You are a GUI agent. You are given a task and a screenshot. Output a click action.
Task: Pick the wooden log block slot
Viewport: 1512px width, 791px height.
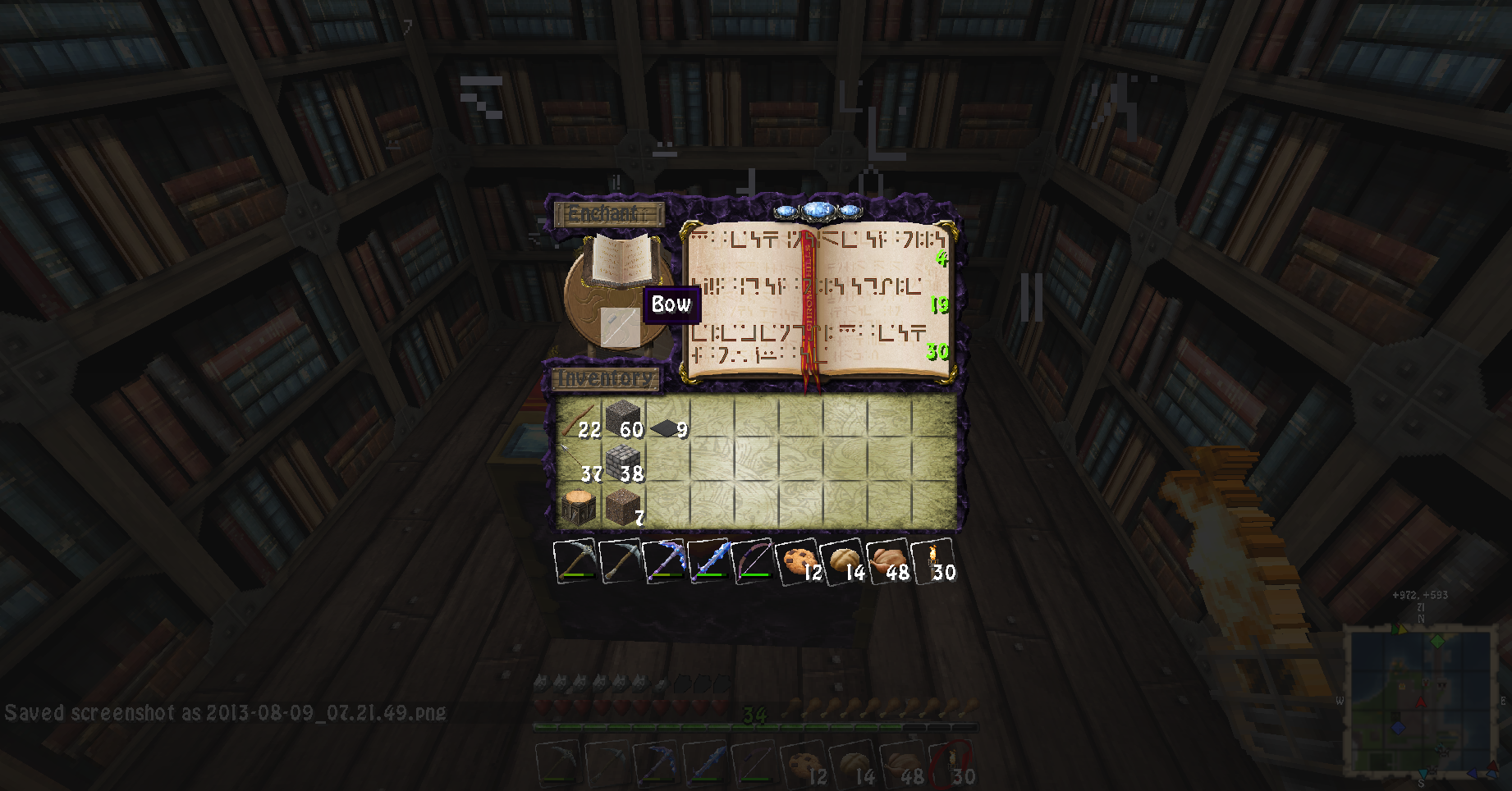click(x=580, y=507)
